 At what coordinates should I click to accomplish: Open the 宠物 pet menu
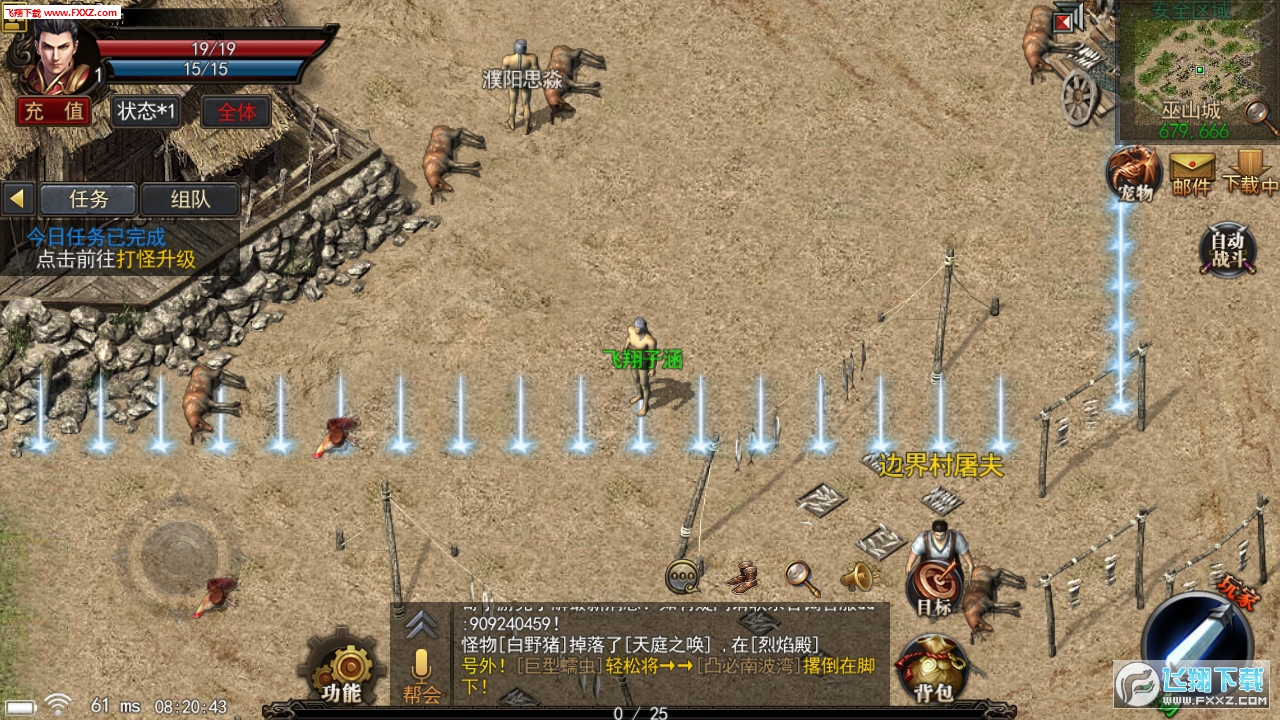(x=1133, y=172)
